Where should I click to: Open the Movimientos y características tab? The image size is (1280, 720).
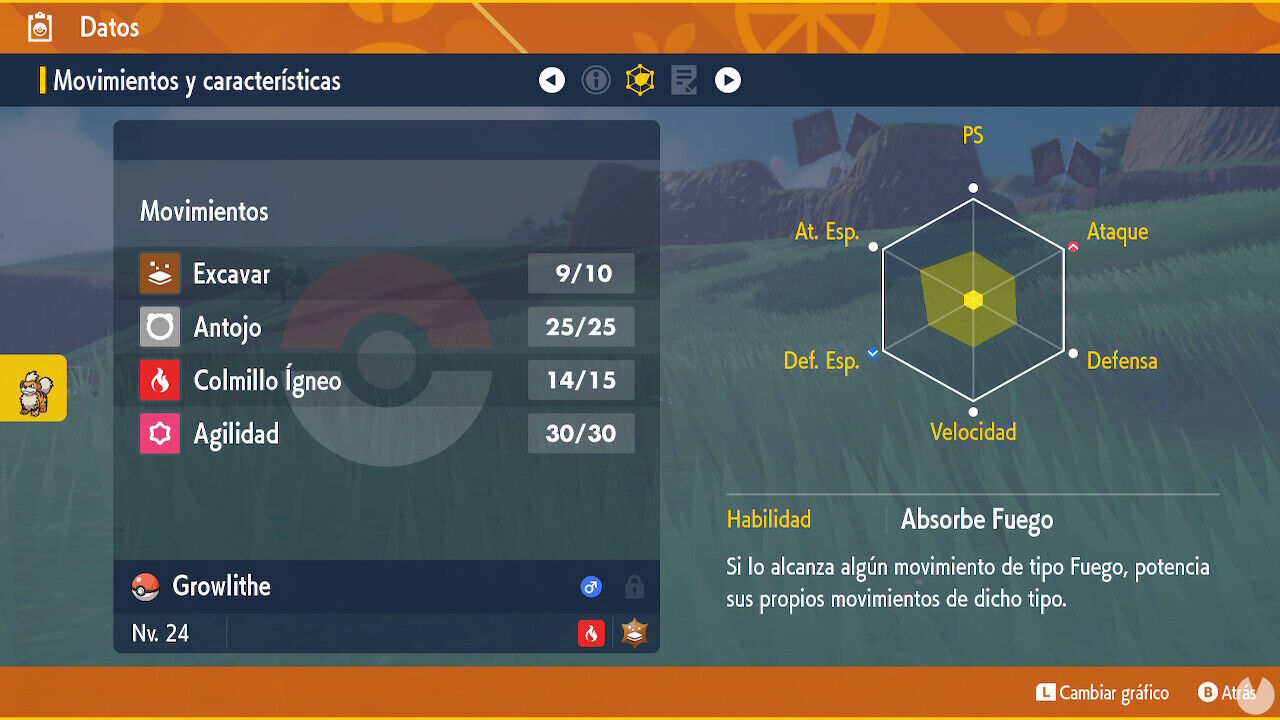click(196, 80)
